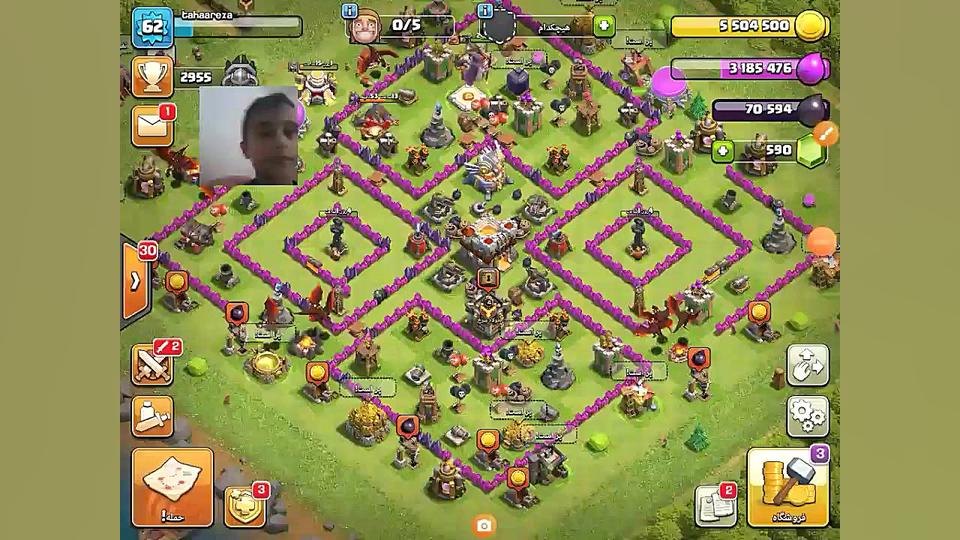This screenshot has height=540, width=960.
Task: Expand the chat panel arrow tab
Action: point(135,281)
